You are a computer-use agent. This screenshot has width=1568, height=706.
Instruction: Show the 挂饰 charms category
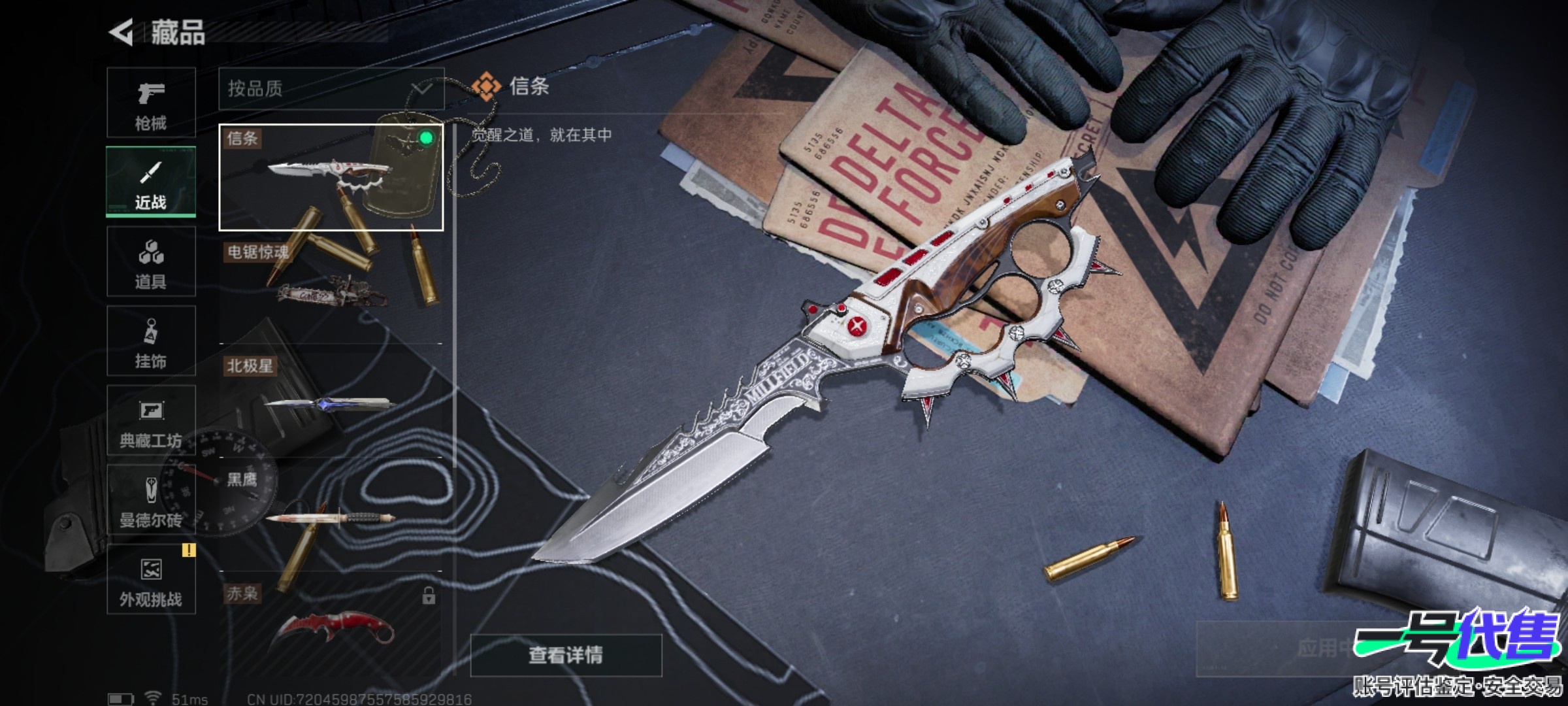coord(151,341)
